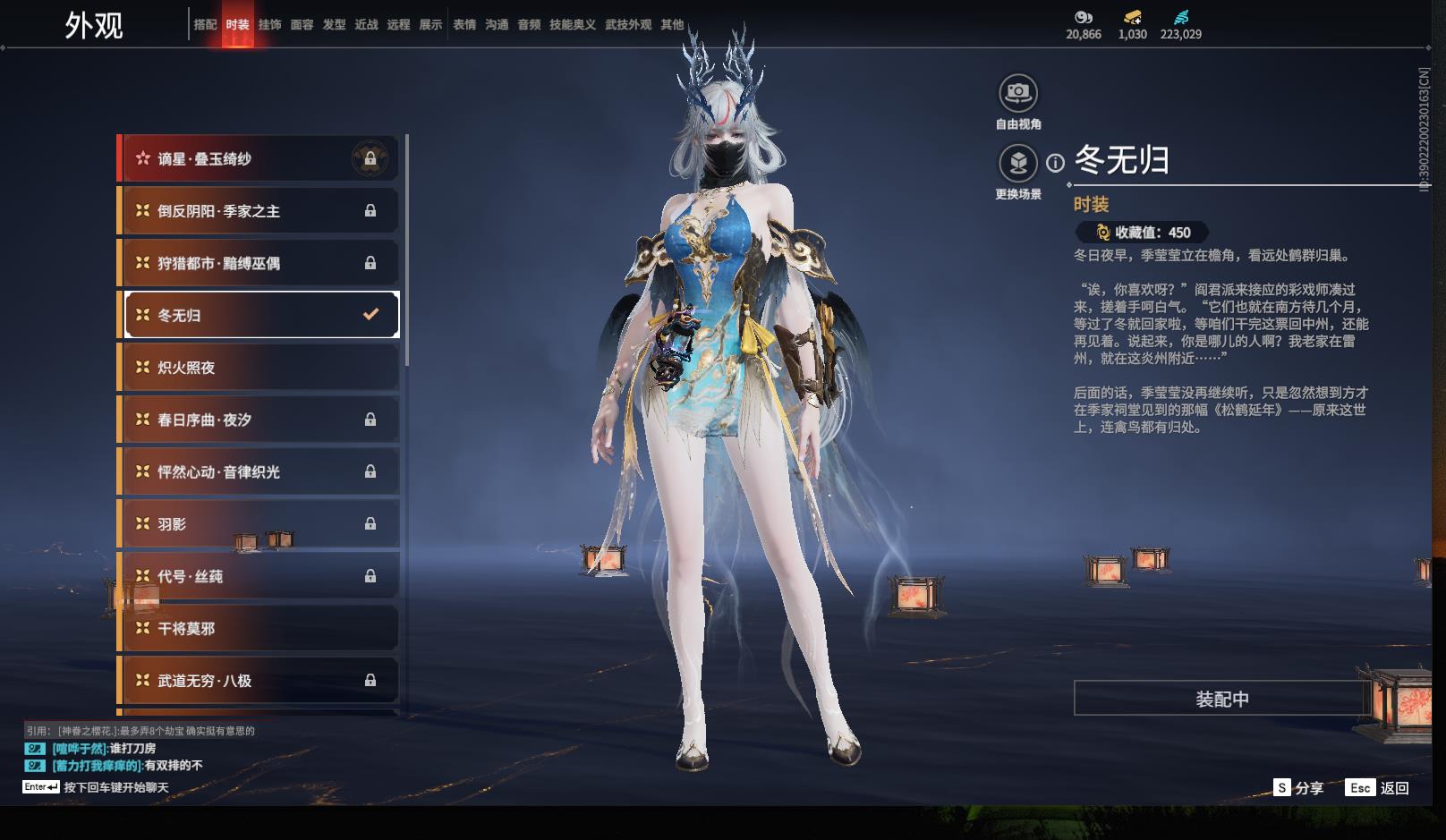Select the 羽影 outfit row

tap(259, 524)
